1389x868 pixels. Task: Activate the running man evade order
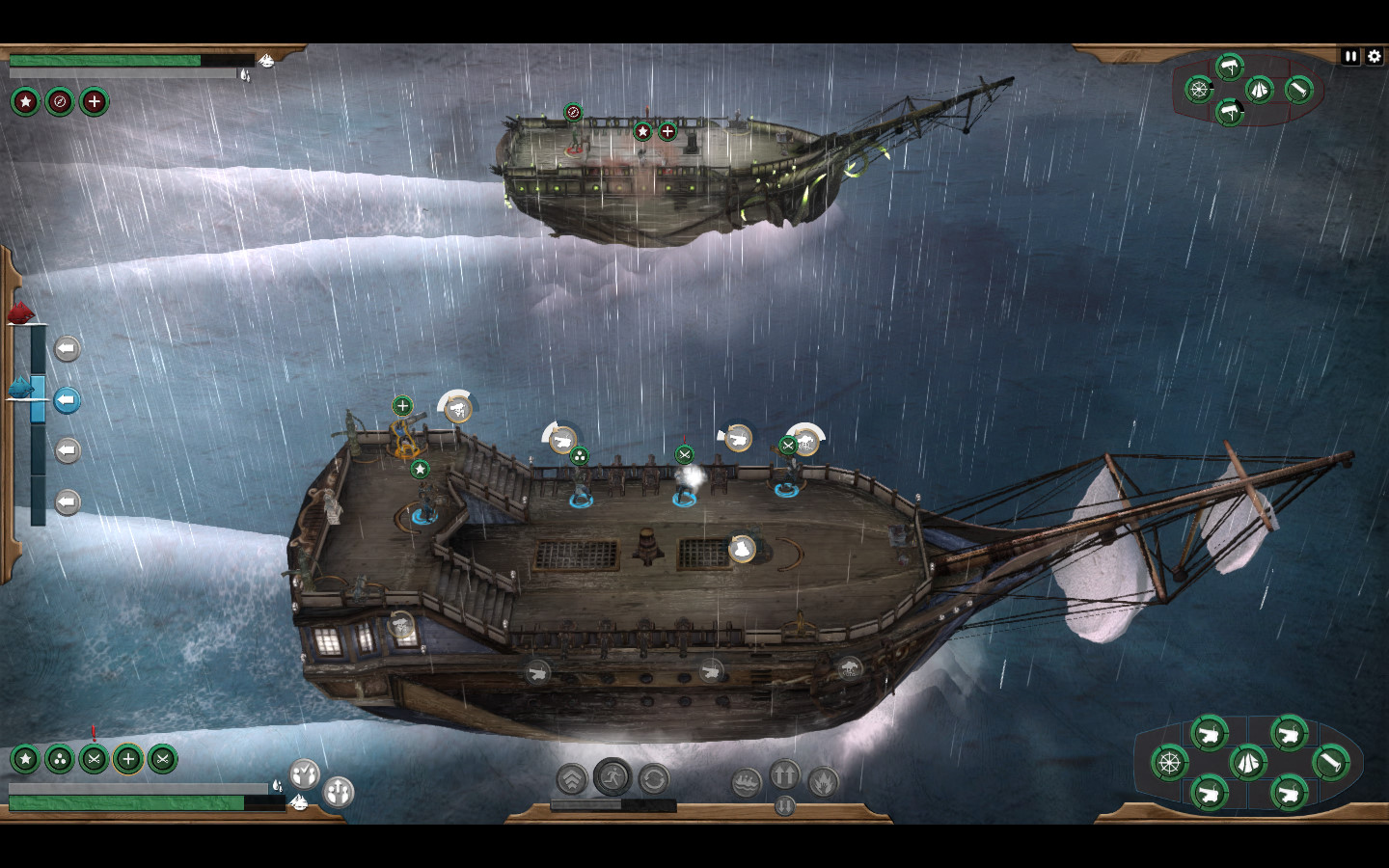click(x=613, y=776)
